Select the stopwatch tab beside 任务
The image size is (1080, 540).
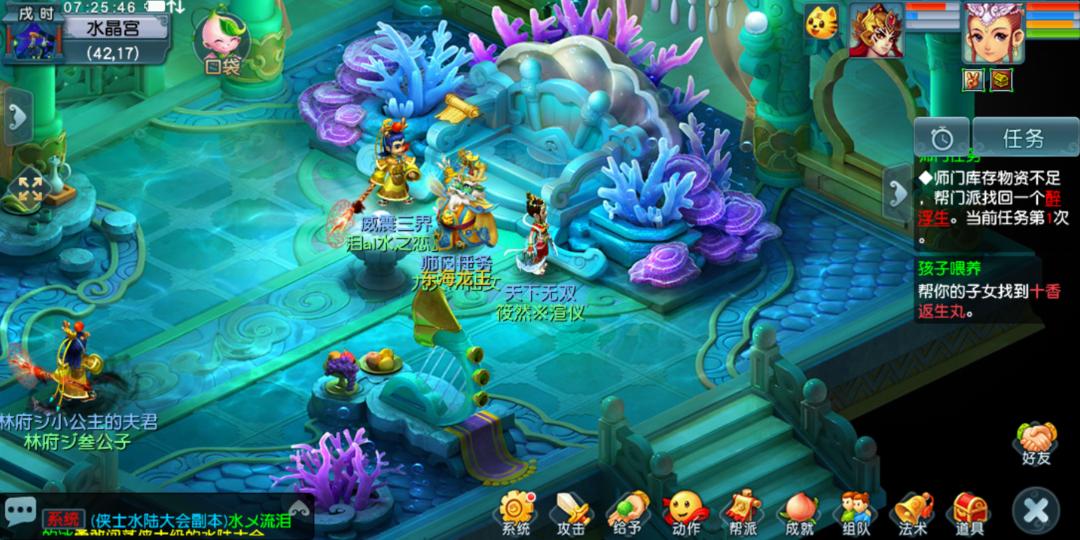tap(941, 137)
